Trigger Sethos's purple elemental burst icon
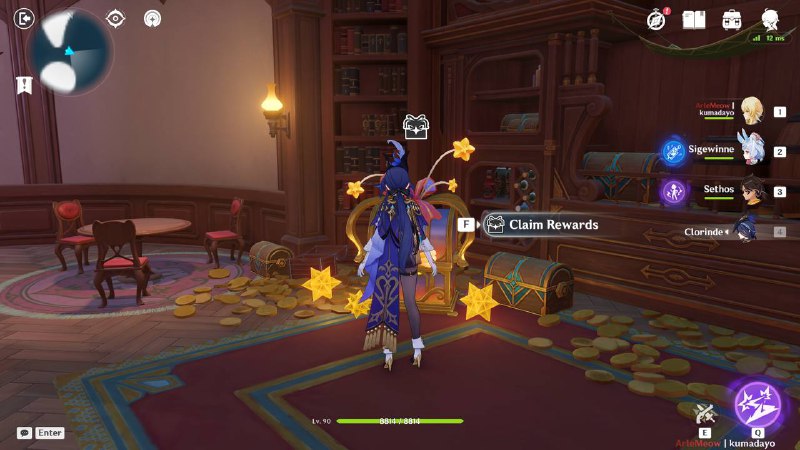Screen dimensions: 800x450 [672, 190]
